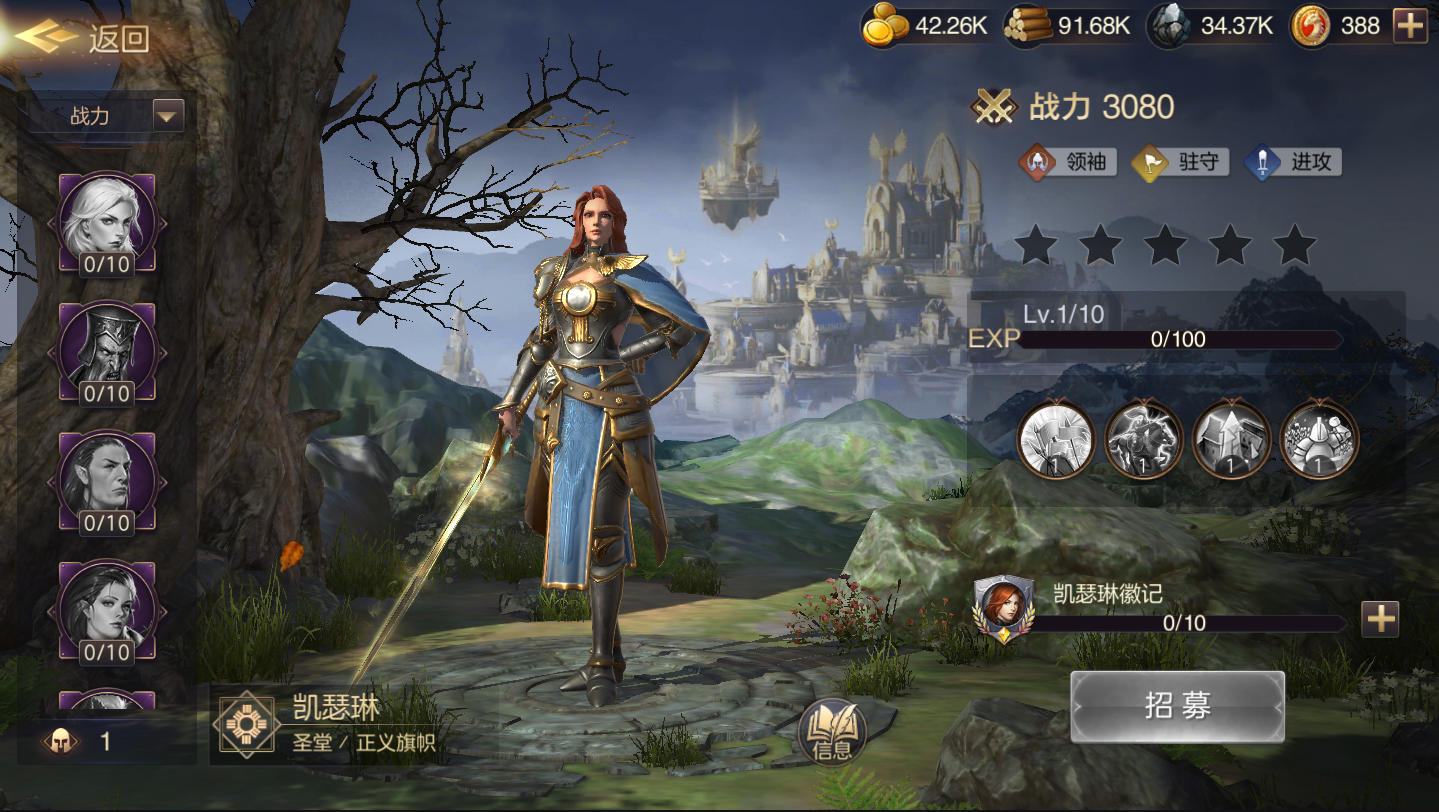Add 凯瑟琳徽记 with the plus button

coord(1380,620)
